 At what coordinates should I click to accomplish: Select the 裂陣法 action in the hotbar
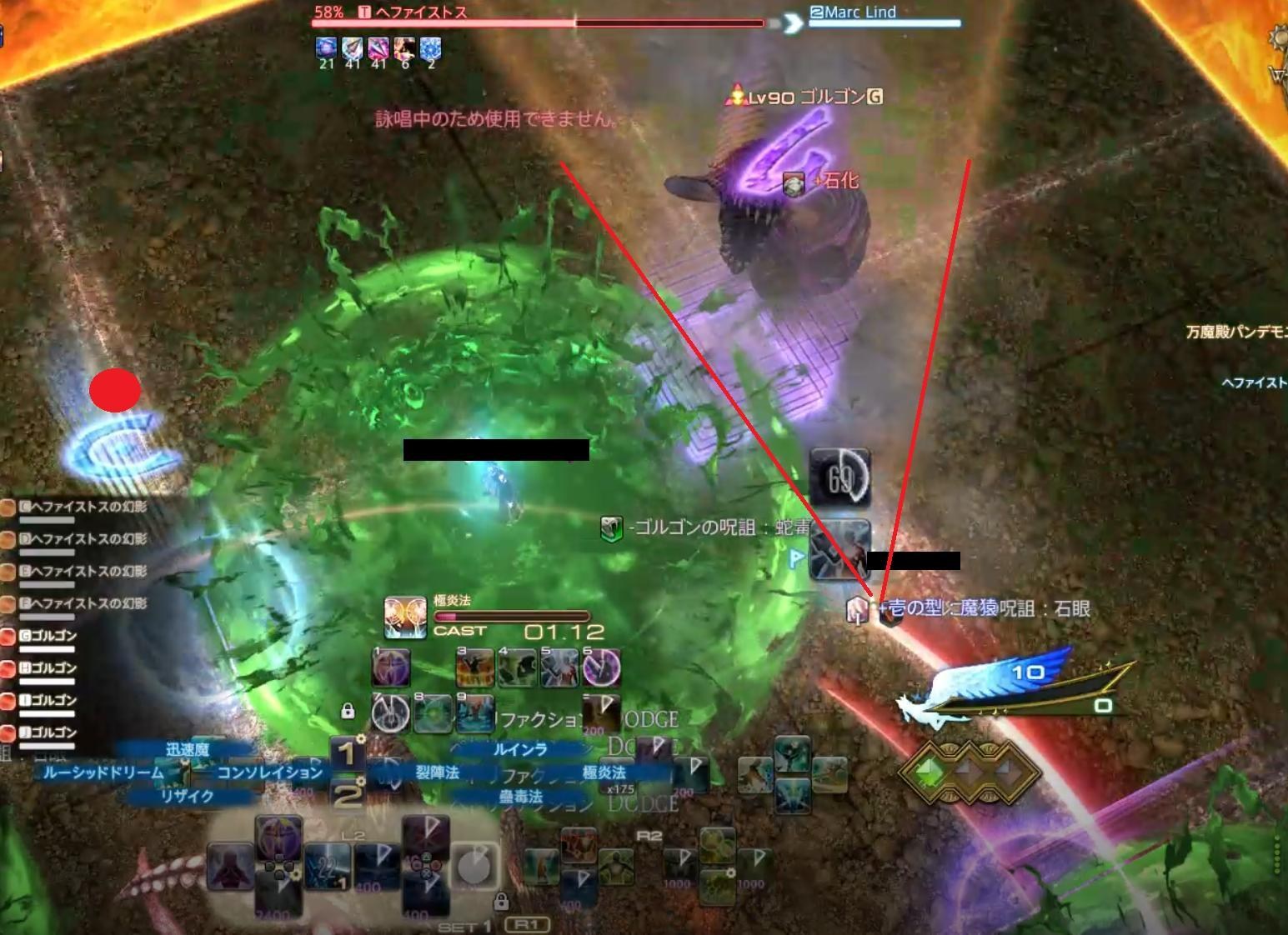[439, 772]
